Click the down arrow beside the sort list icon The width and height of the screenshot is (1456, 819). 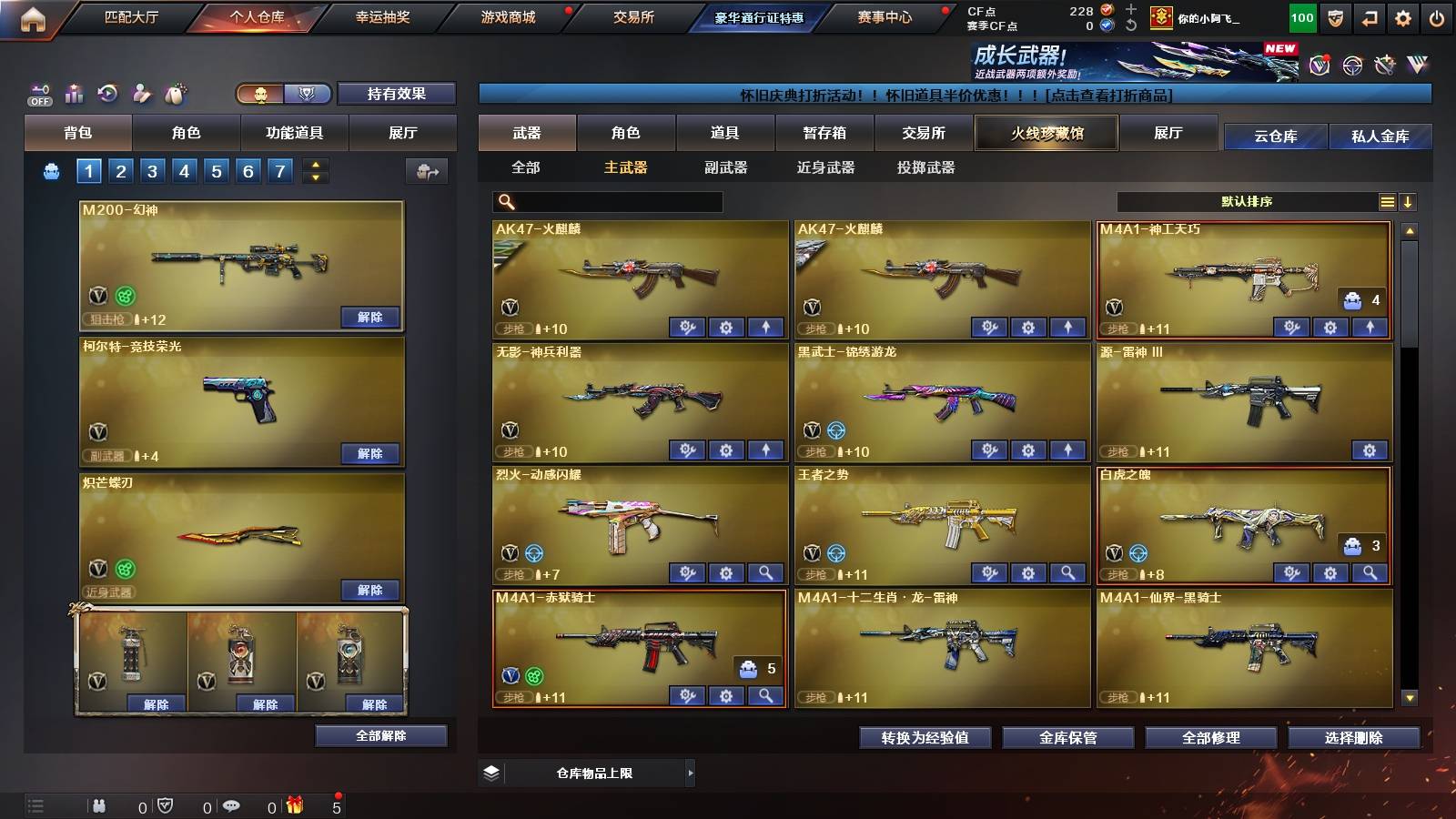(1409, 201)
